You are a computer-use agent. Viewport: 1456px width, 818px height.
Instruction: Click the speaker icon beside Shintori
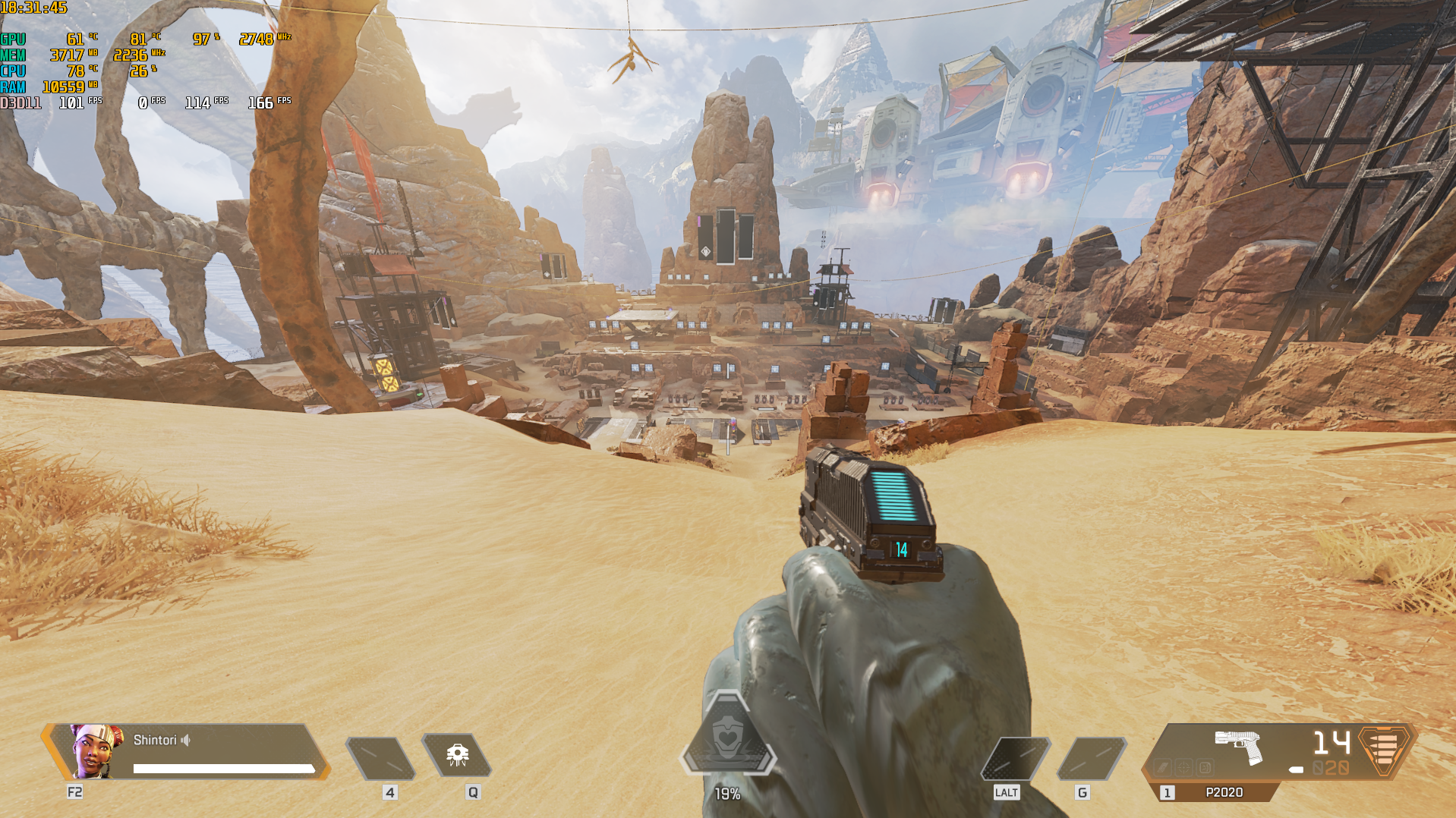point(186,740)
